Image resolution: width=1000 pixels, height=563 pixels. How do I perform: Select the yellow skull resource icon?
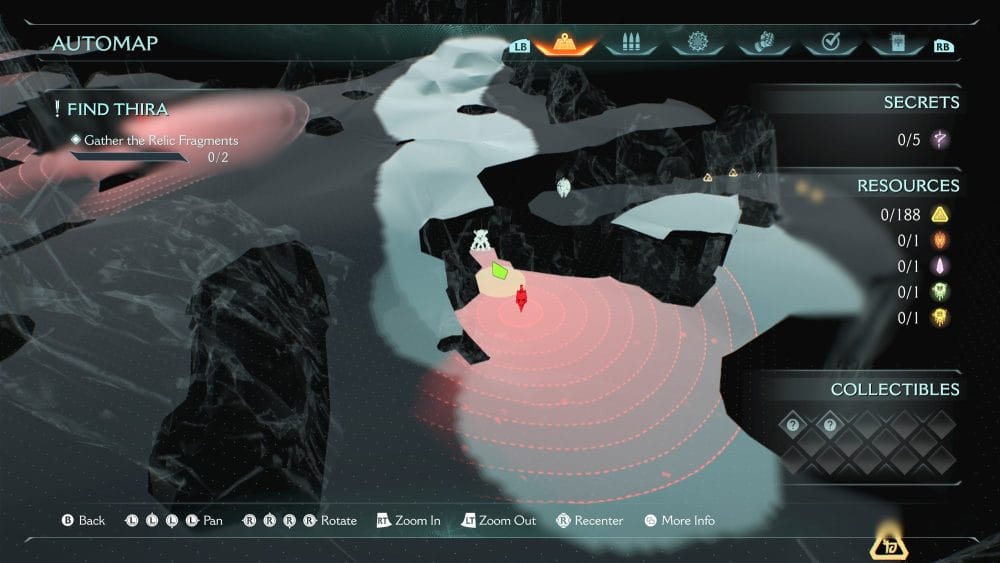click(940, 318)
